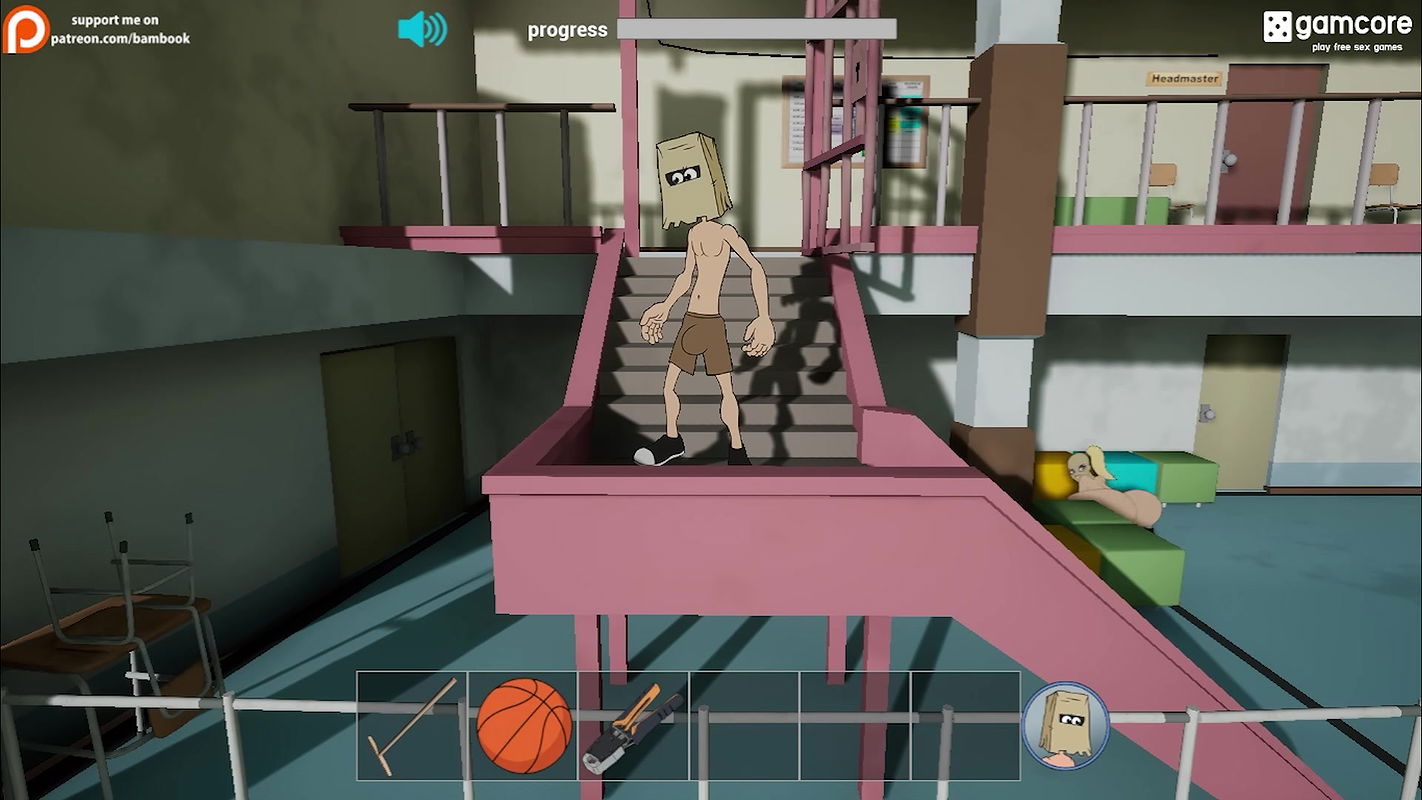Choose the basketball in the inventory
Viewport: 1422px width, 800px height.
[x=523, y=726]
